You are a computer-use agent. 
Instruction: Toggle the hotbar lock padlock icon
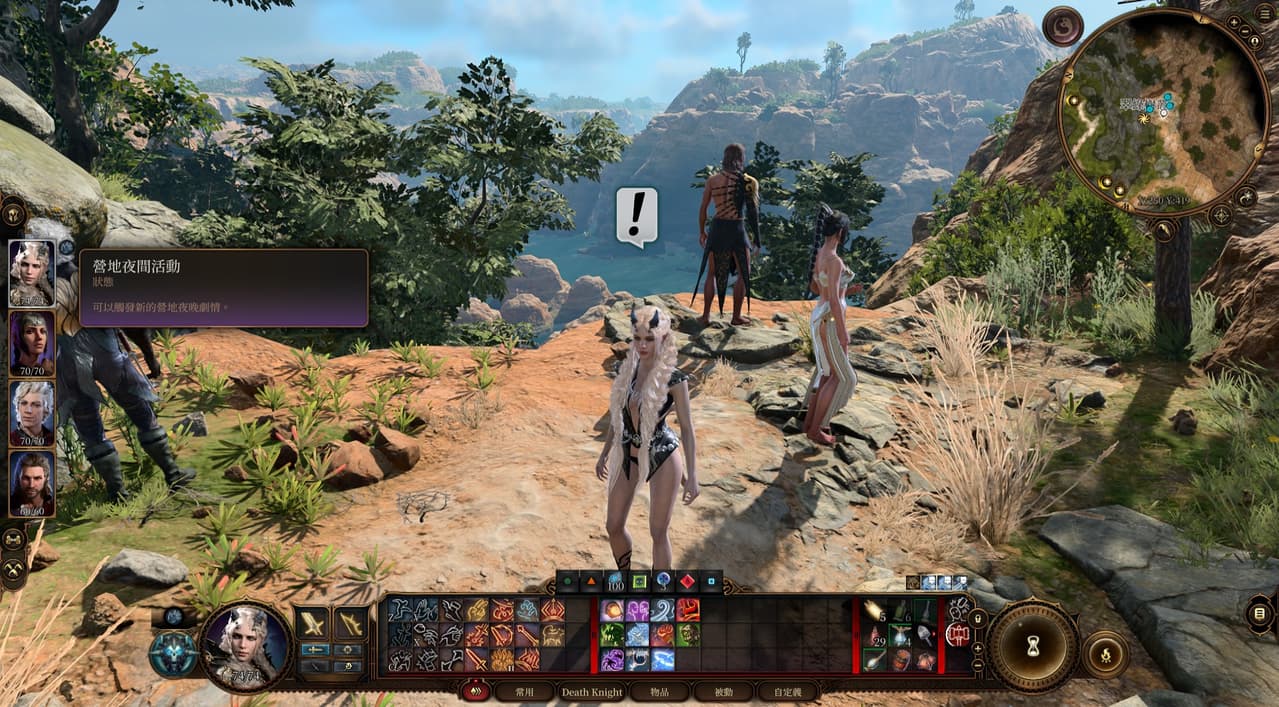tap(978, 620)
